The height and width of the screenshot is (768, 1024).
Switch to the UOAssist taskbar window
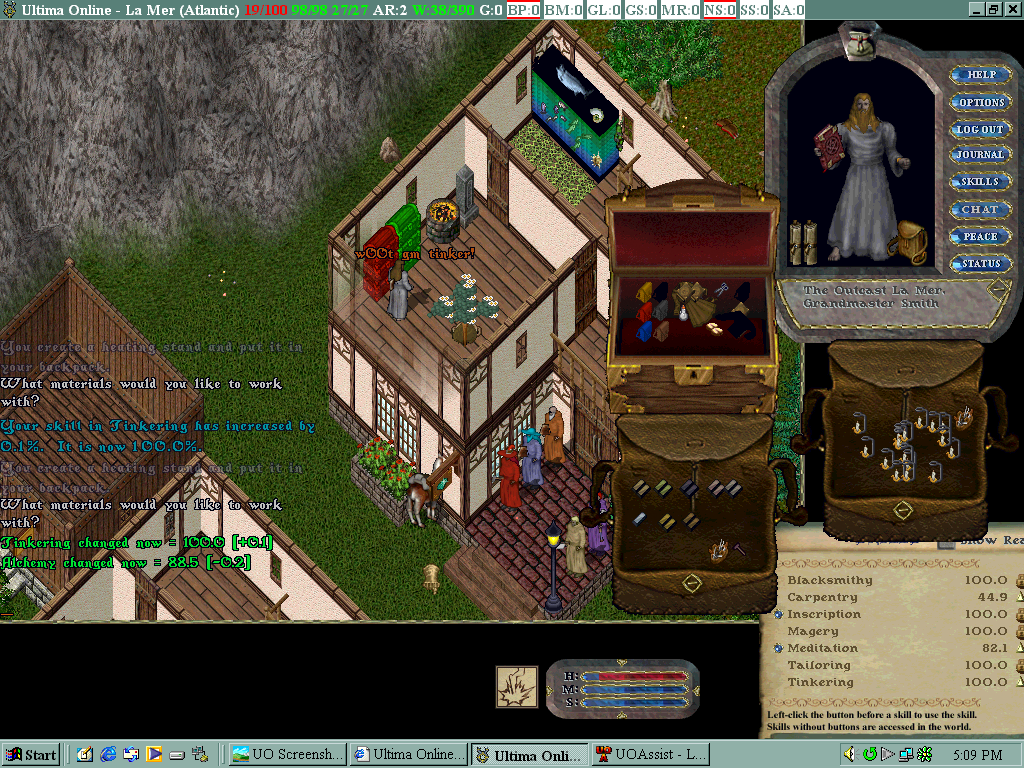click(650, 754)
